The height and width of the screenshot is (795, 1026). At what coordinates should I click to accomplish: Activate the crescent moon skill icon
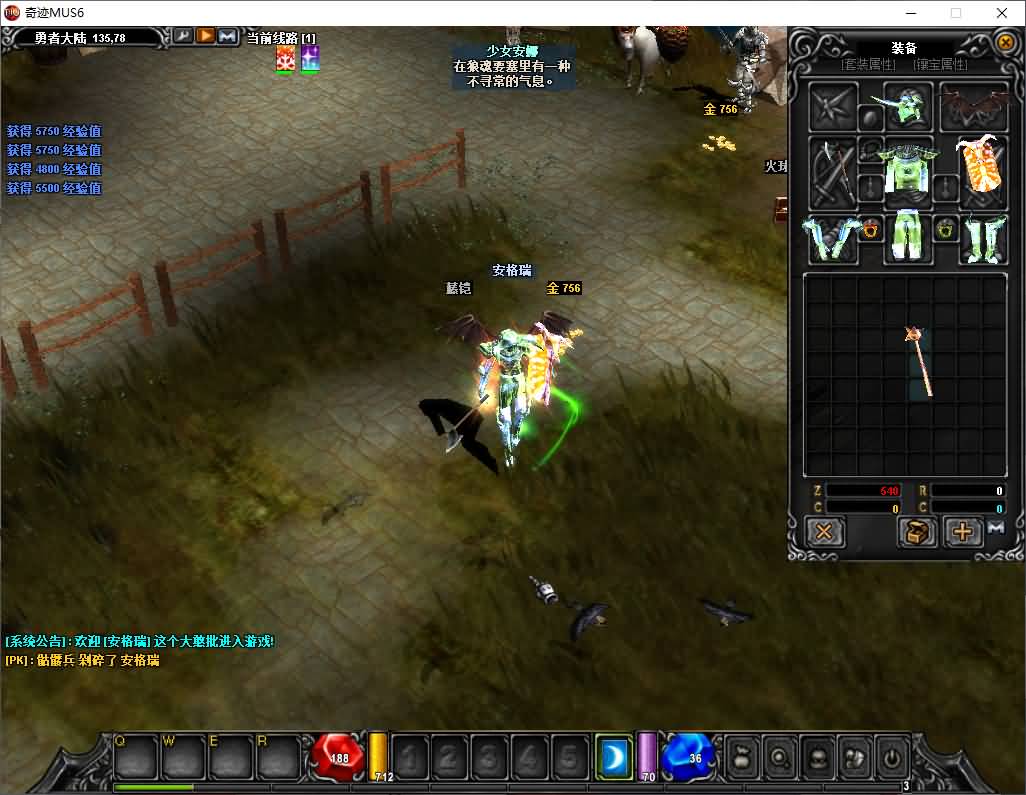tap(613, 756)
